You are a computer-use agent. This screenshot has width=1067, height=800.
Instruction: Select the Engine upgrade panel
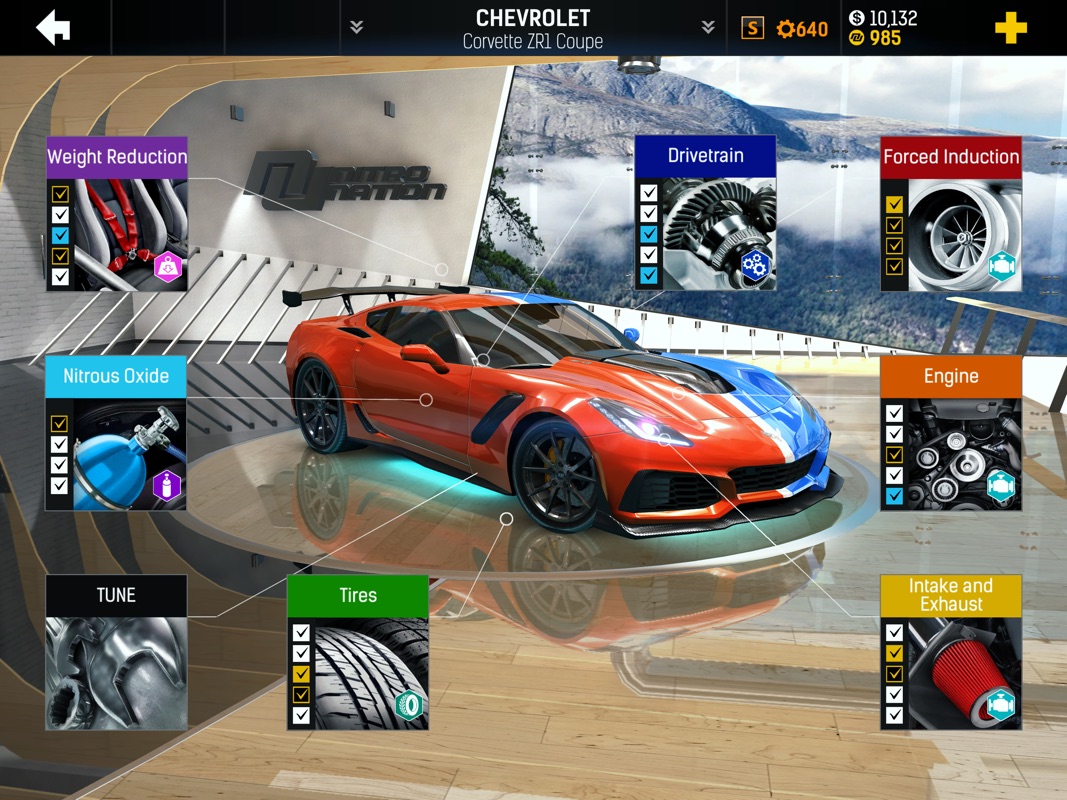(950, 433)
